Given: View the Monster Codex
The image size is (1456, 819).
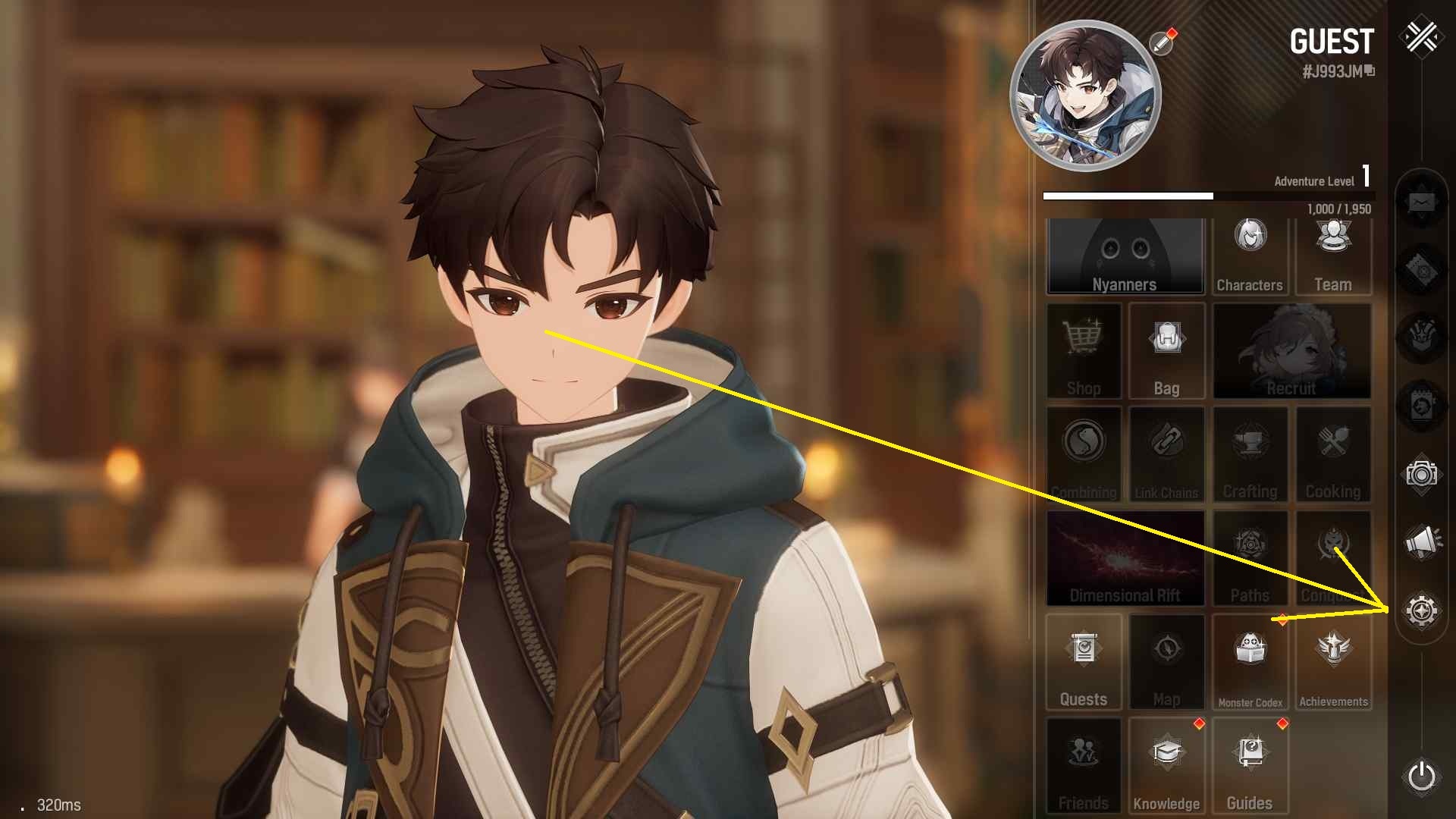Looking at the screenshot, I should click(x=1250, y=662).
